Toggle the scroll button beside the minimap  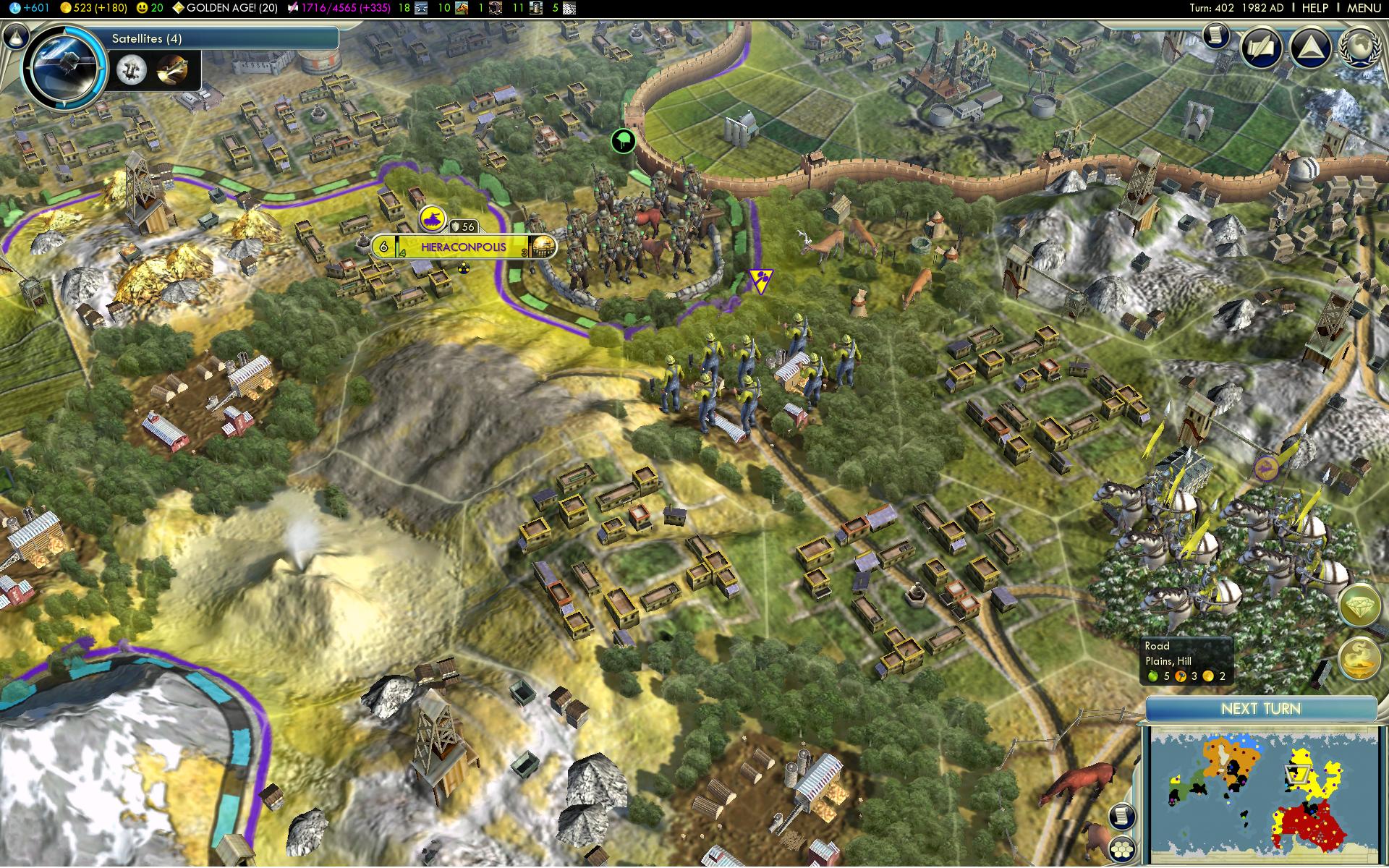[x=1121, y=816]
